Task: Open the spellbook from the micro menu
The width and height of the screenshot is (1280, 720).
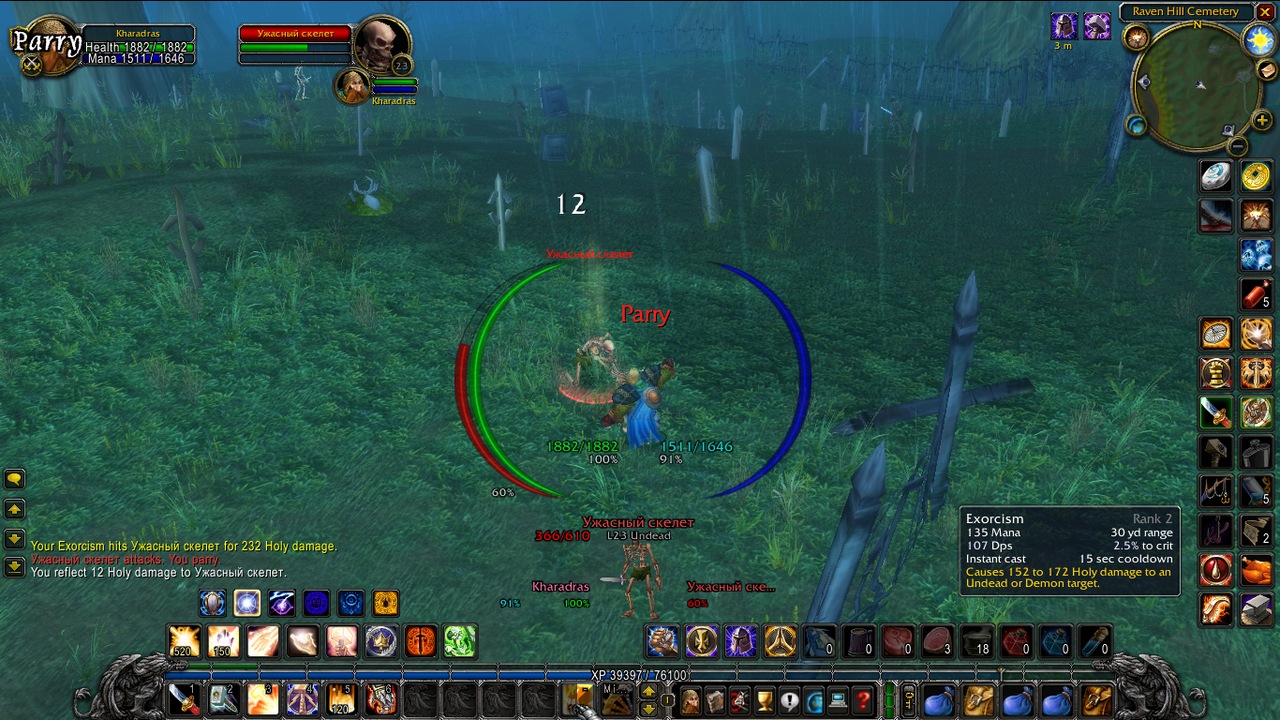Action: pyautogui.click(x=714, y=701)
